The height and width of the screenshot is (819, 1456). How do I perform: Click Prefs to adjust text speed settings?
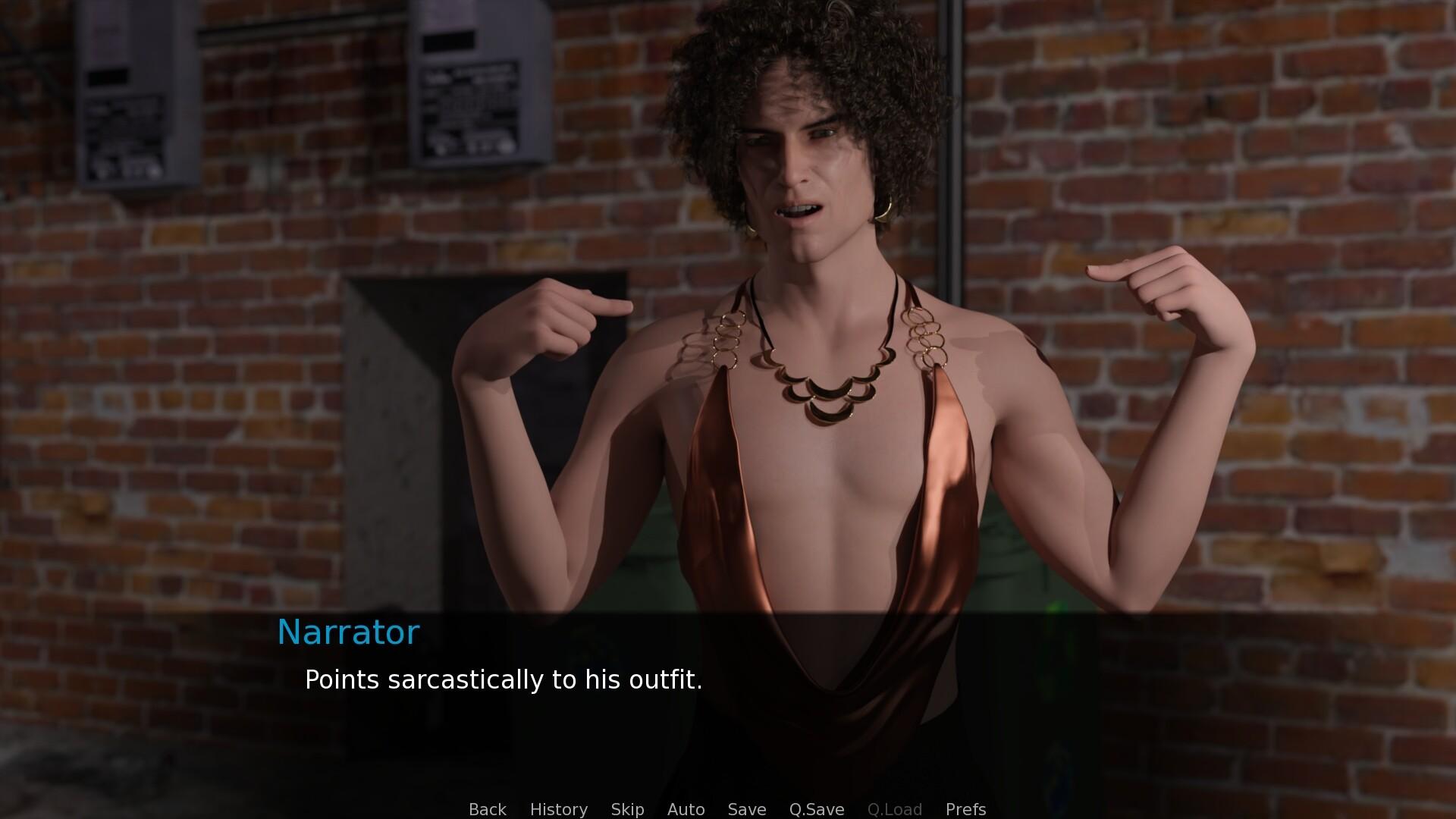pyautogui.click(x=965, y=809)
